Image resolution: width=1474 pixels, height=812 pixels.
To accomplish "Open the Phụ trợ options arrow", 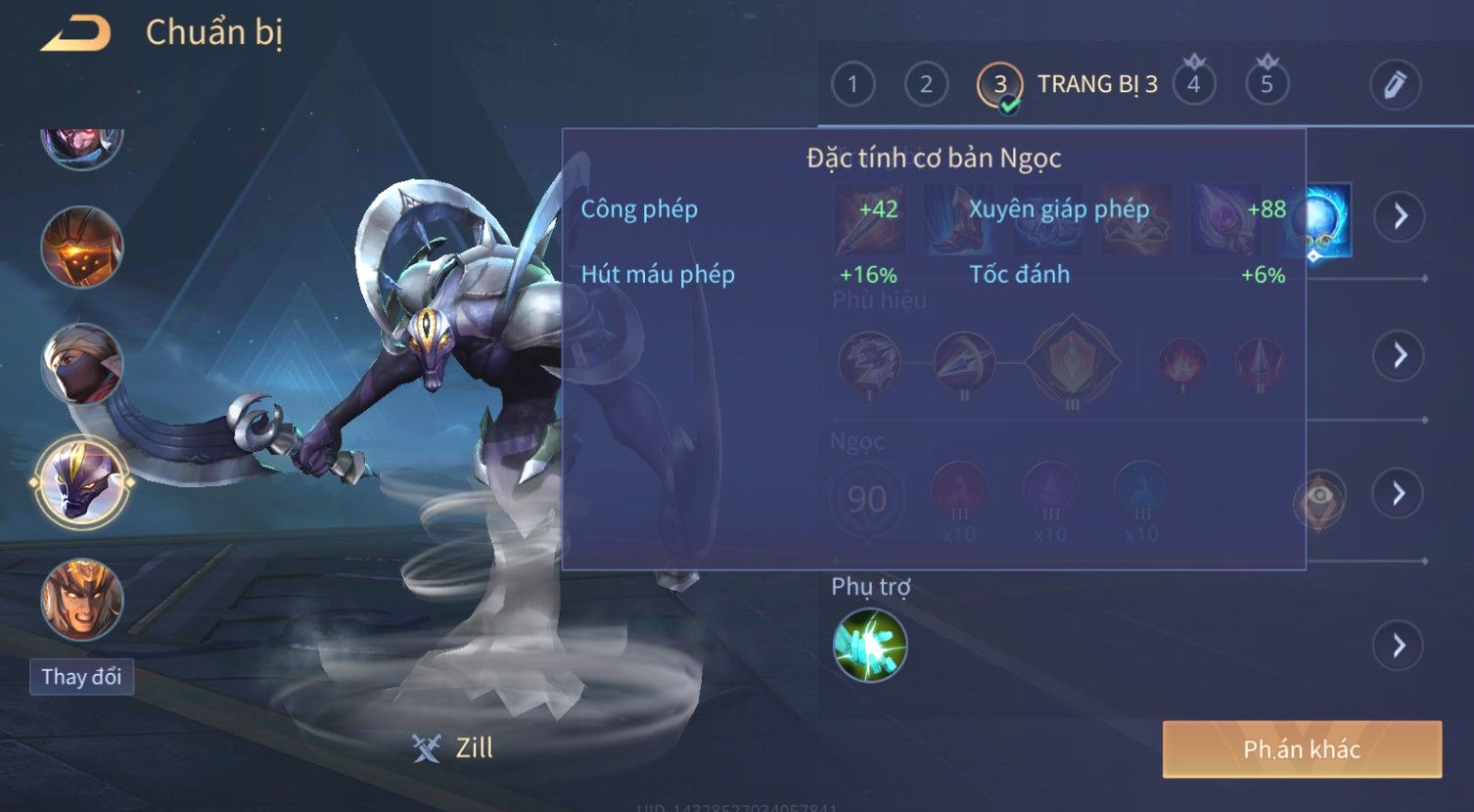I will click(x=1398, y=646).
